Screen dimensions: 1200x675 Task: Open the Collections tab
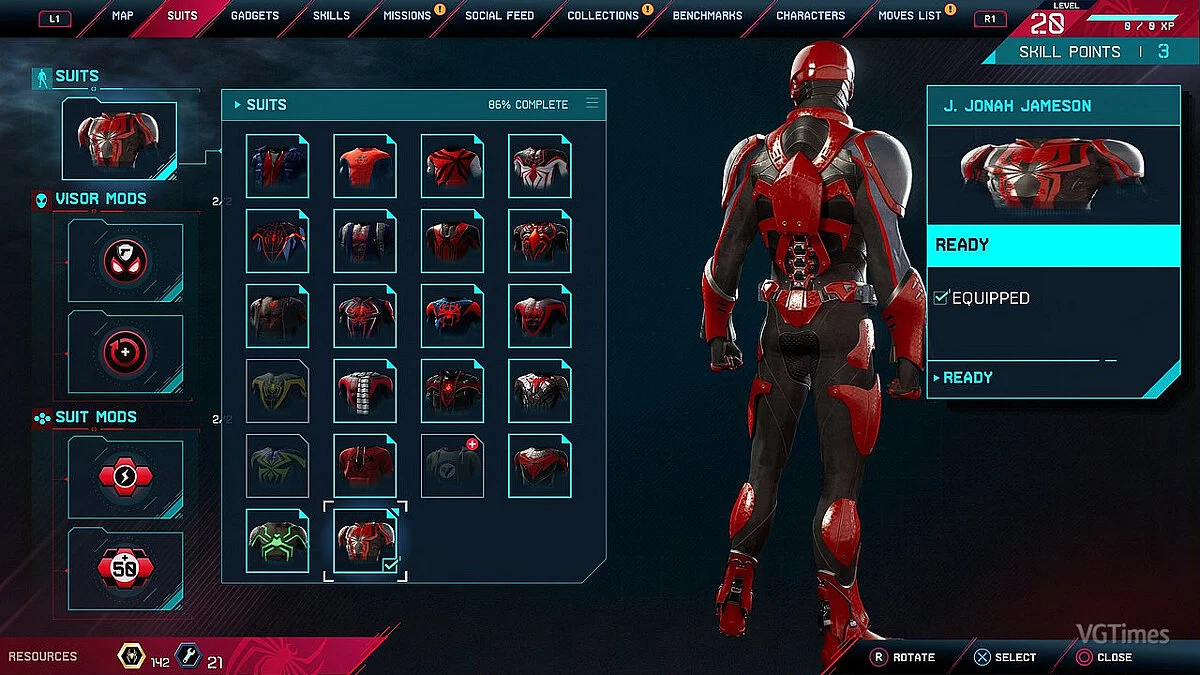pos(602,16)
